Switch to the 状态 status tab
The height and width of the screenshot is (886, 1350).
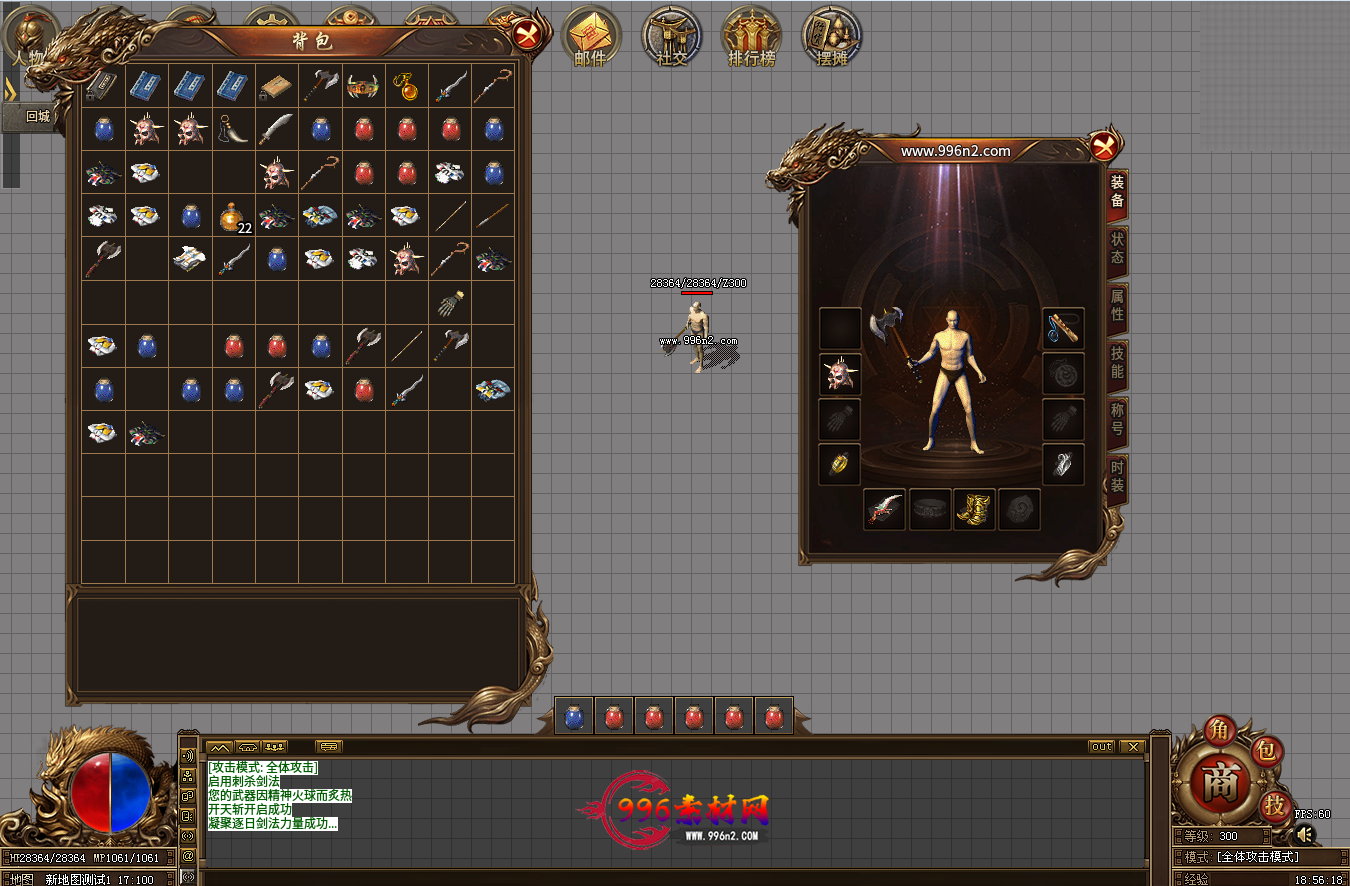click(1117, 249)
